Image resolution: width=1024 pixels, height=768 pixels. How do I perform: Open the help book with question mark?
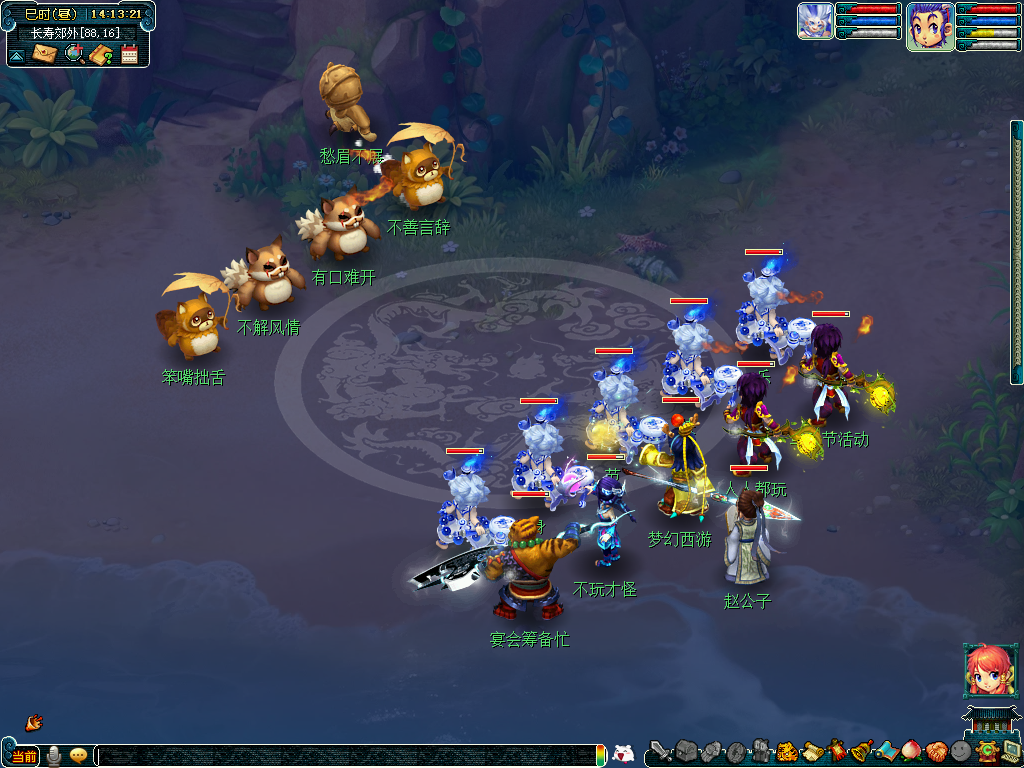click(x=100, y=54)
